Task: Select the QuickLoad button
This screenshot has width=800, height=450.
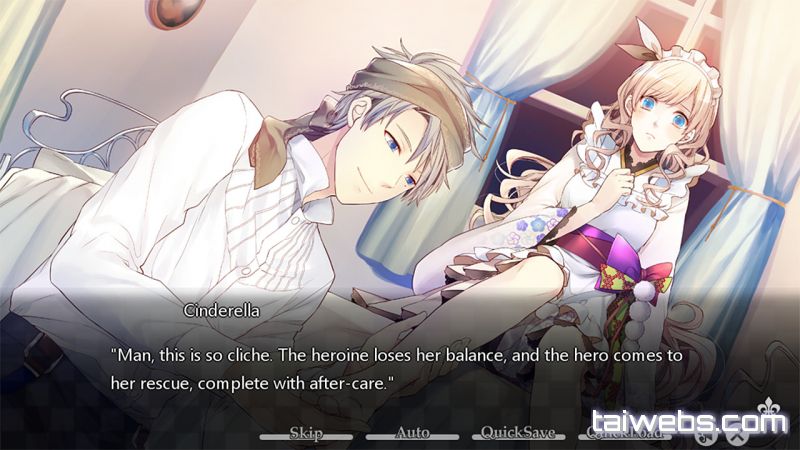Action: [622, 434]
